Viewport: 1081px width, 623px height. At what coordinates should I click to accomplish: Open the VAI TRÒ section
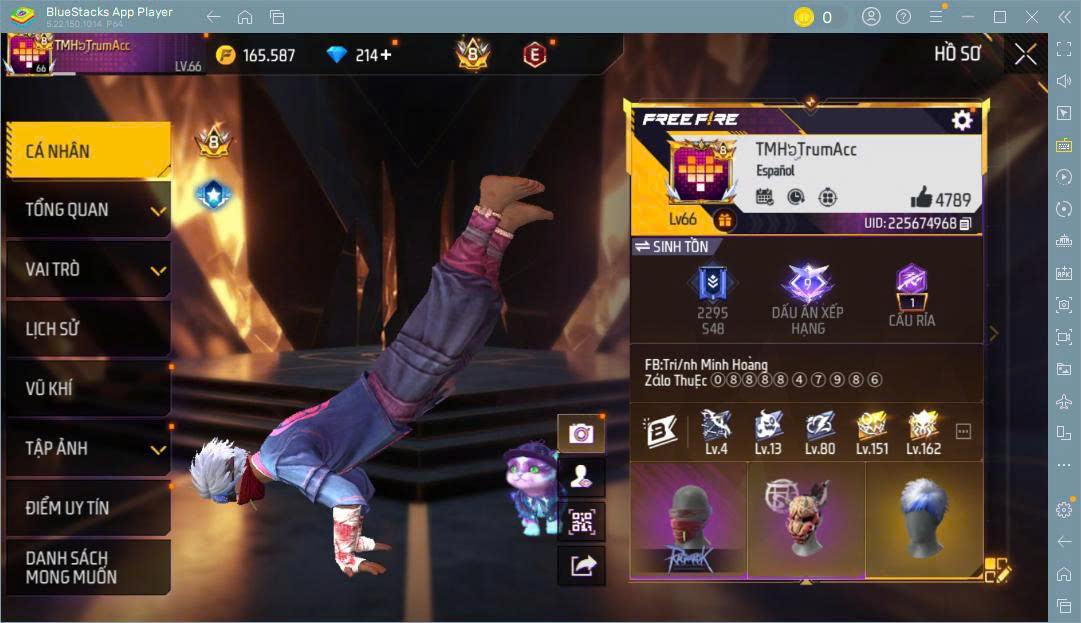tap(88, 269)
